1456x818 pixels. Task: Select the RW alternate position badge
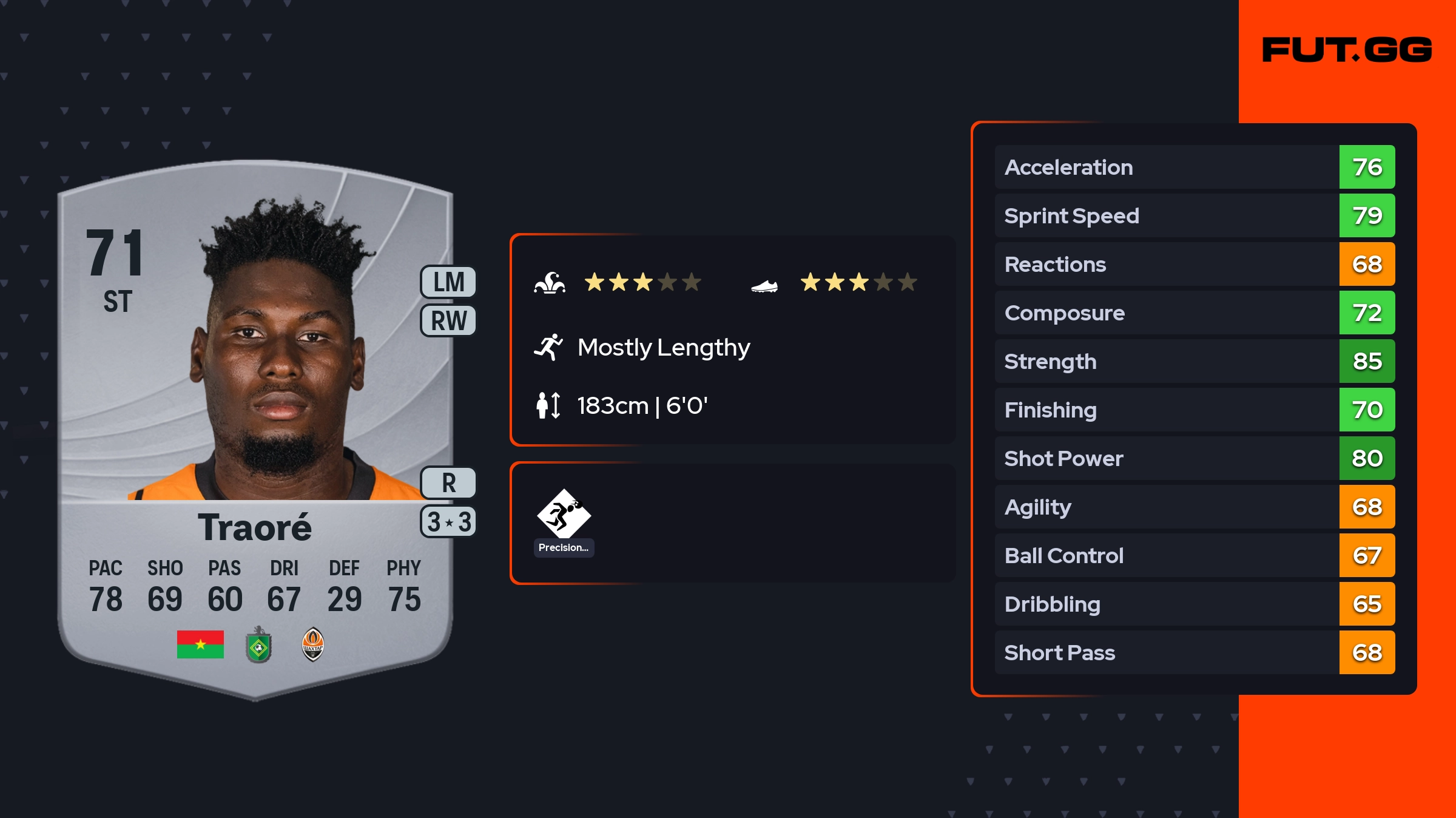pyautogui.click(x=448, y=320)
